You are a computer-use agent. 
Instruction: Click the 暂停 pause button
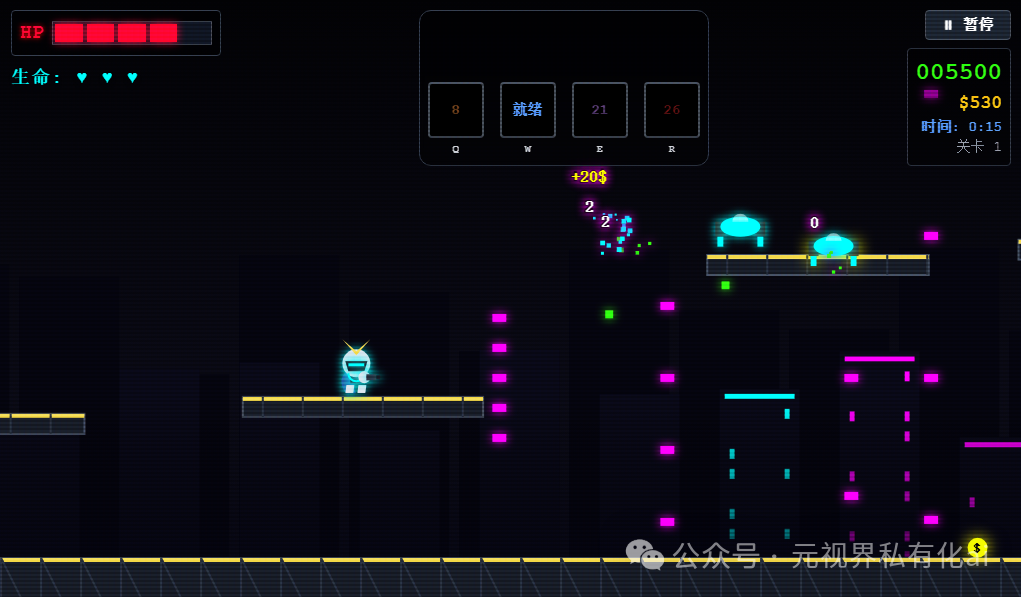coord(967,25)
